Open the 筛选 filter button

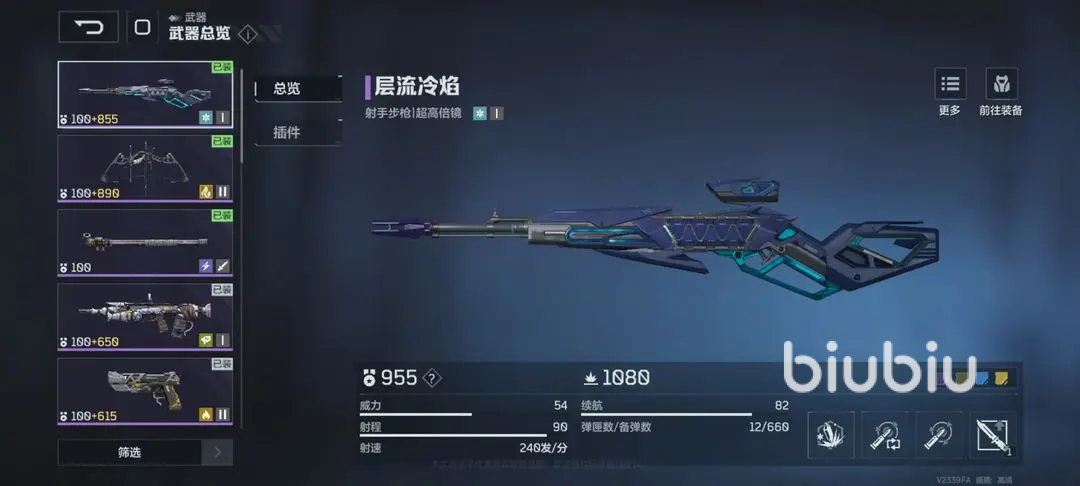tap(129, 452)
